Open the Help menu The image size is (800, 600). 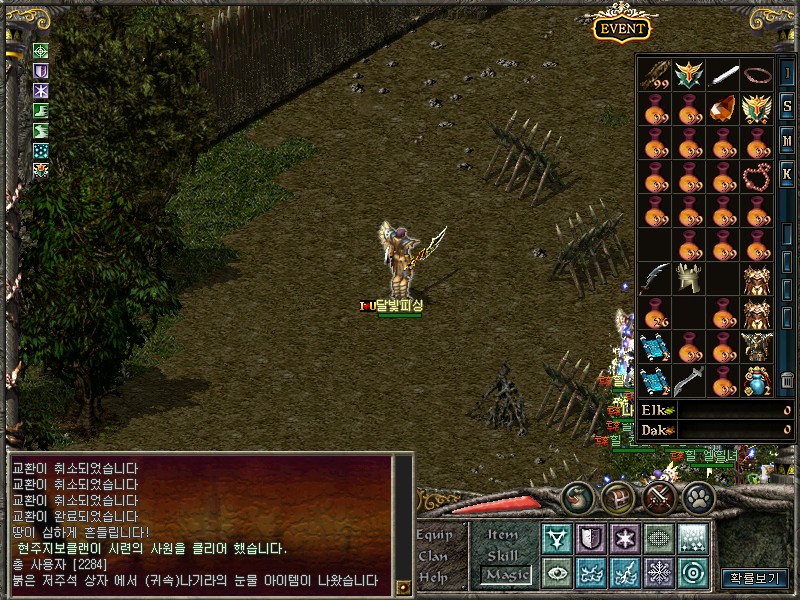tap(434, 577)
